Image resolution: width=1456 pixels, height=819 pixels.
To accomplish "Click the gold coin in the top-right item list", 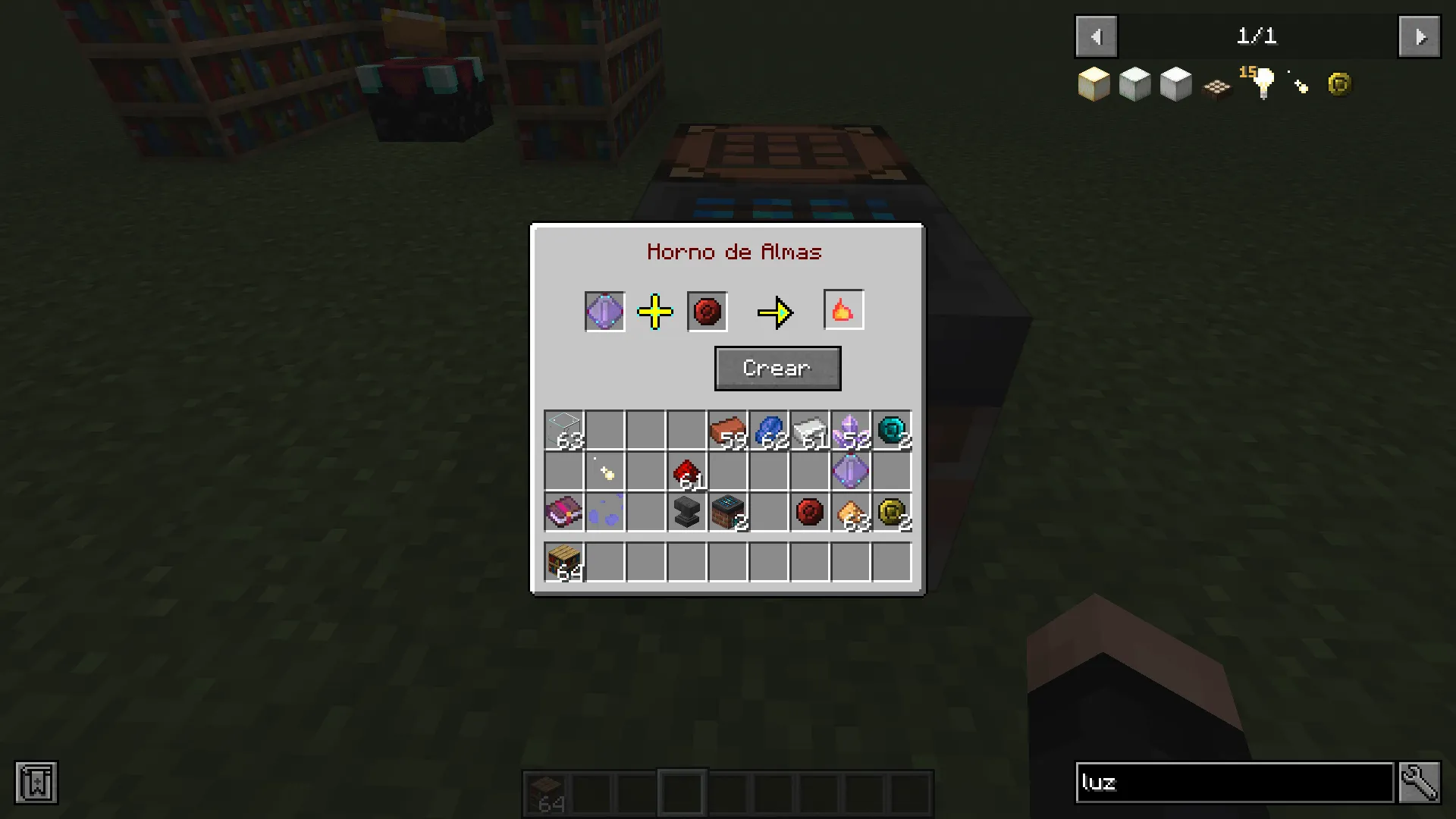I will point(1338,83).
